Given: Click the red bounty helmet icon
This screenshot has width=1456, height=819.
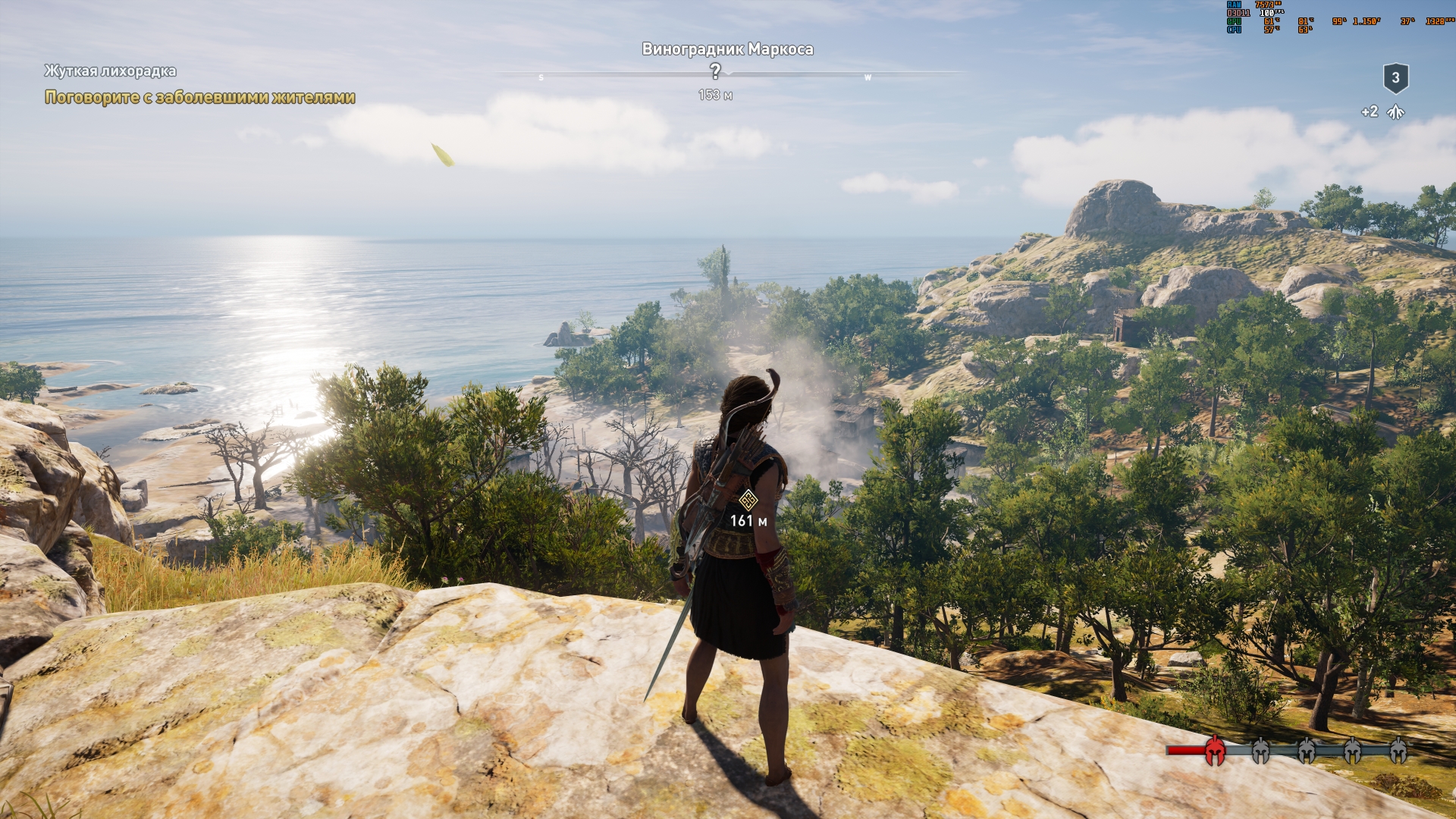Looking at the screenshot, I should pyautogui.click(x=1215, y=750).
